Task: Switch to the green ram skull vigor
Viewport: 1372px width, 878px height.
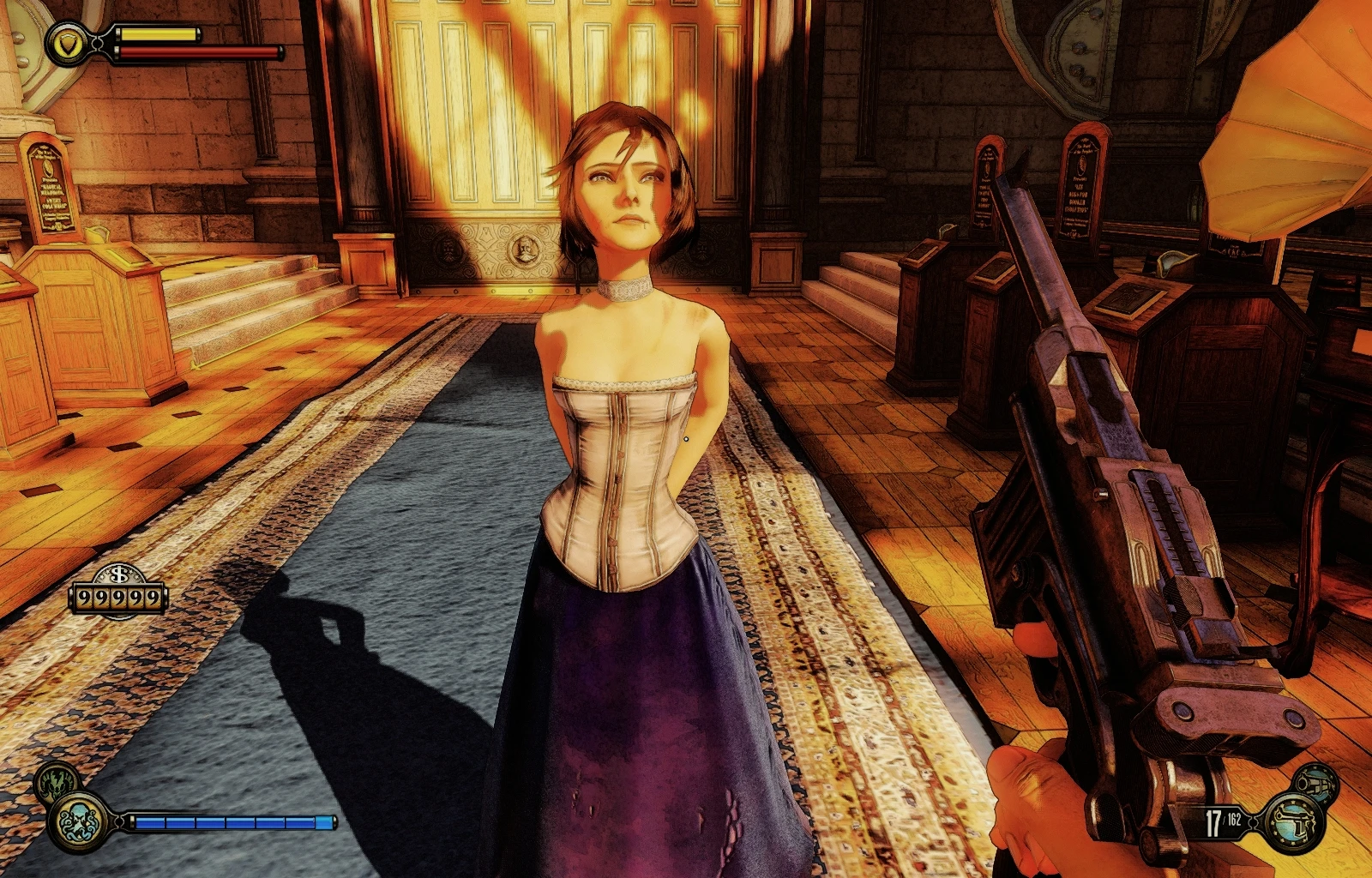Action: [x=57, y=781]
